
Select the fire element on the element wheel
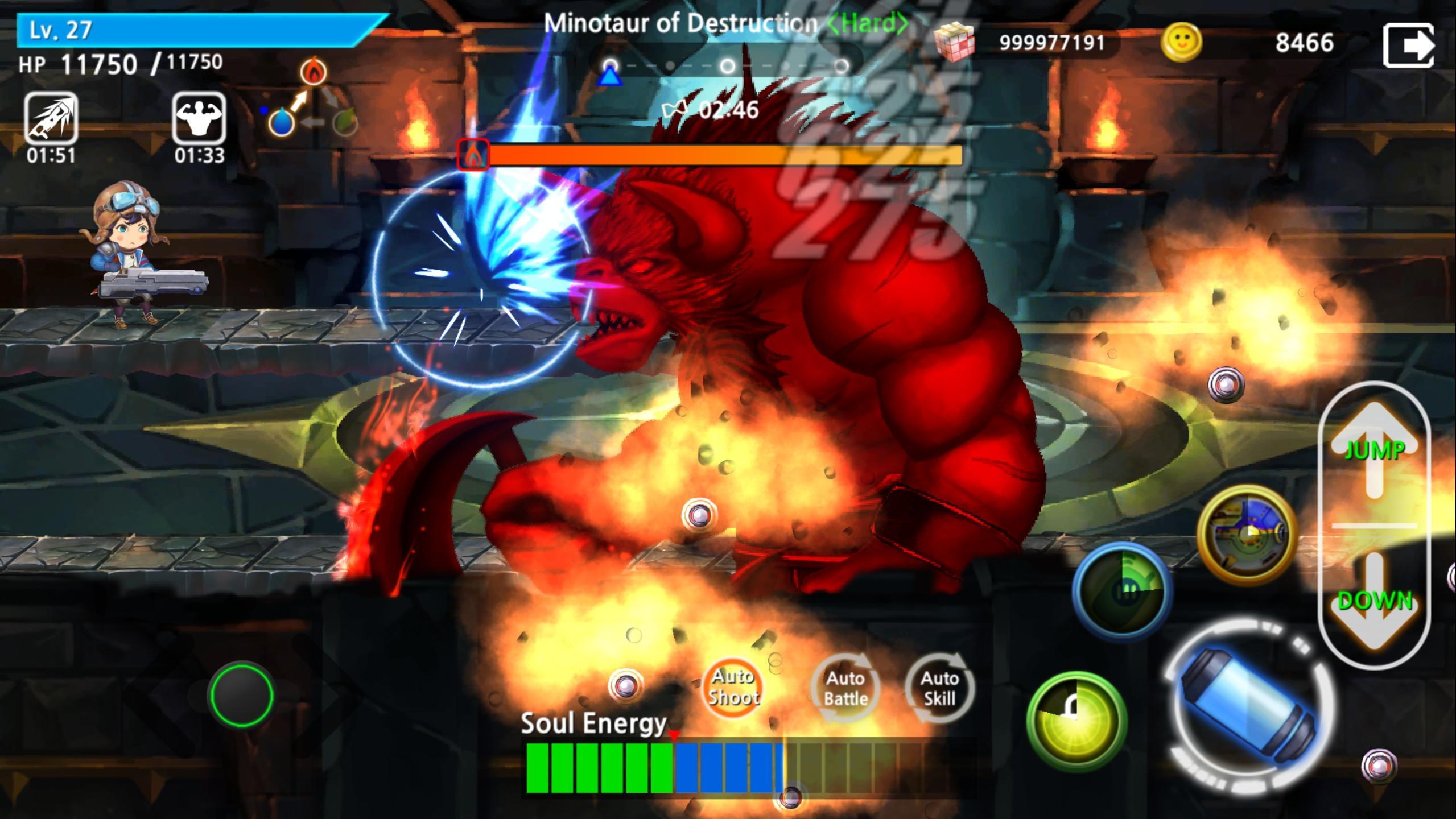pos(315,71)
